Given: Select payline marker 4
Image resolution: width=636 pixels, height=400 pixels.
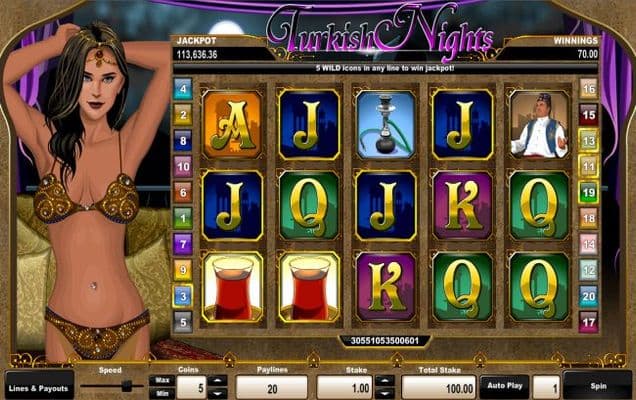Looking at the screenshot, I should coord(183,89).
